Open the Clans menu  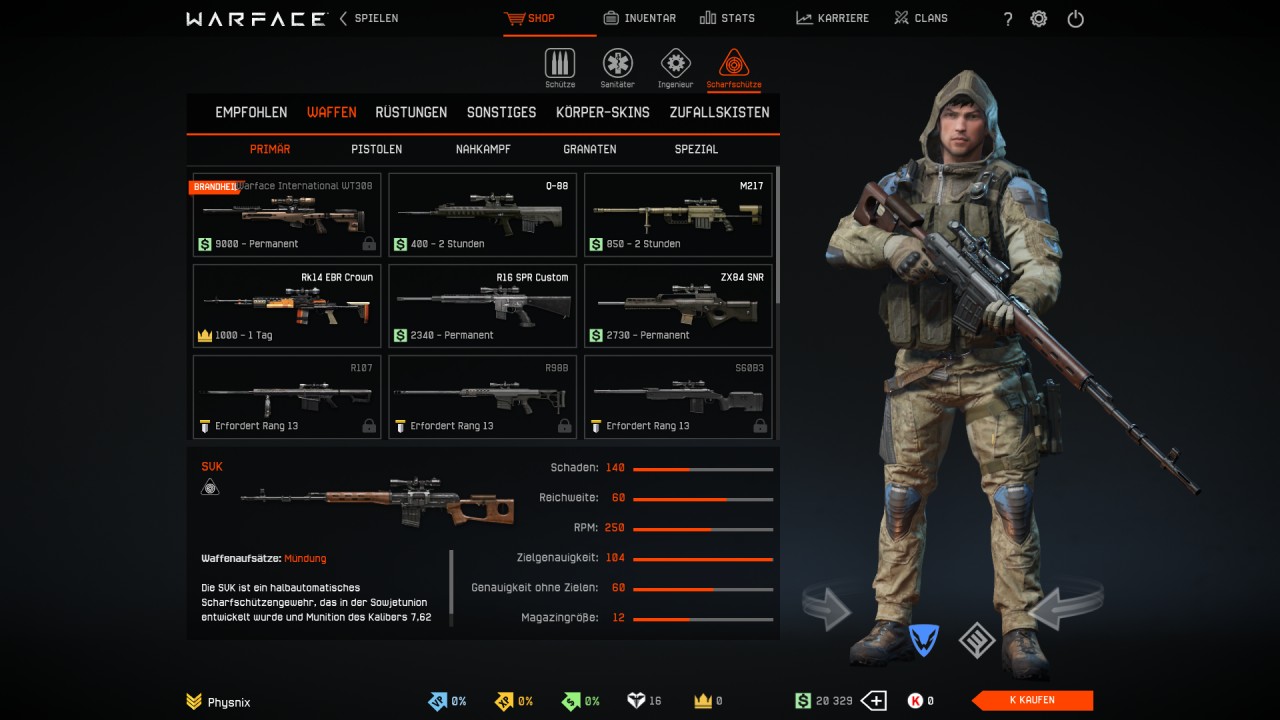point(920,18)
